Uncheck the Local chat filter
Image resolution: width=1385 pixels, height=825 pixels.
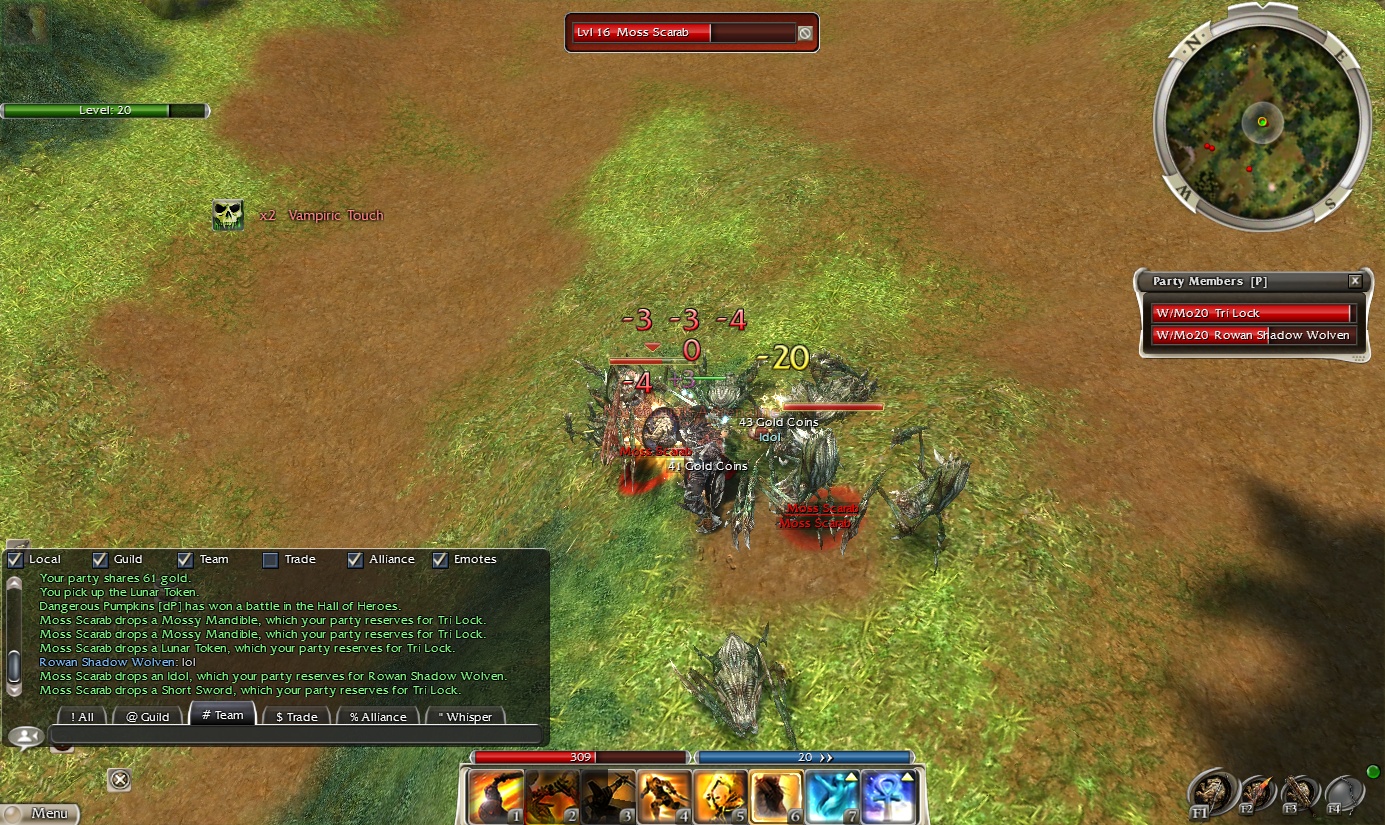(15, 560)
